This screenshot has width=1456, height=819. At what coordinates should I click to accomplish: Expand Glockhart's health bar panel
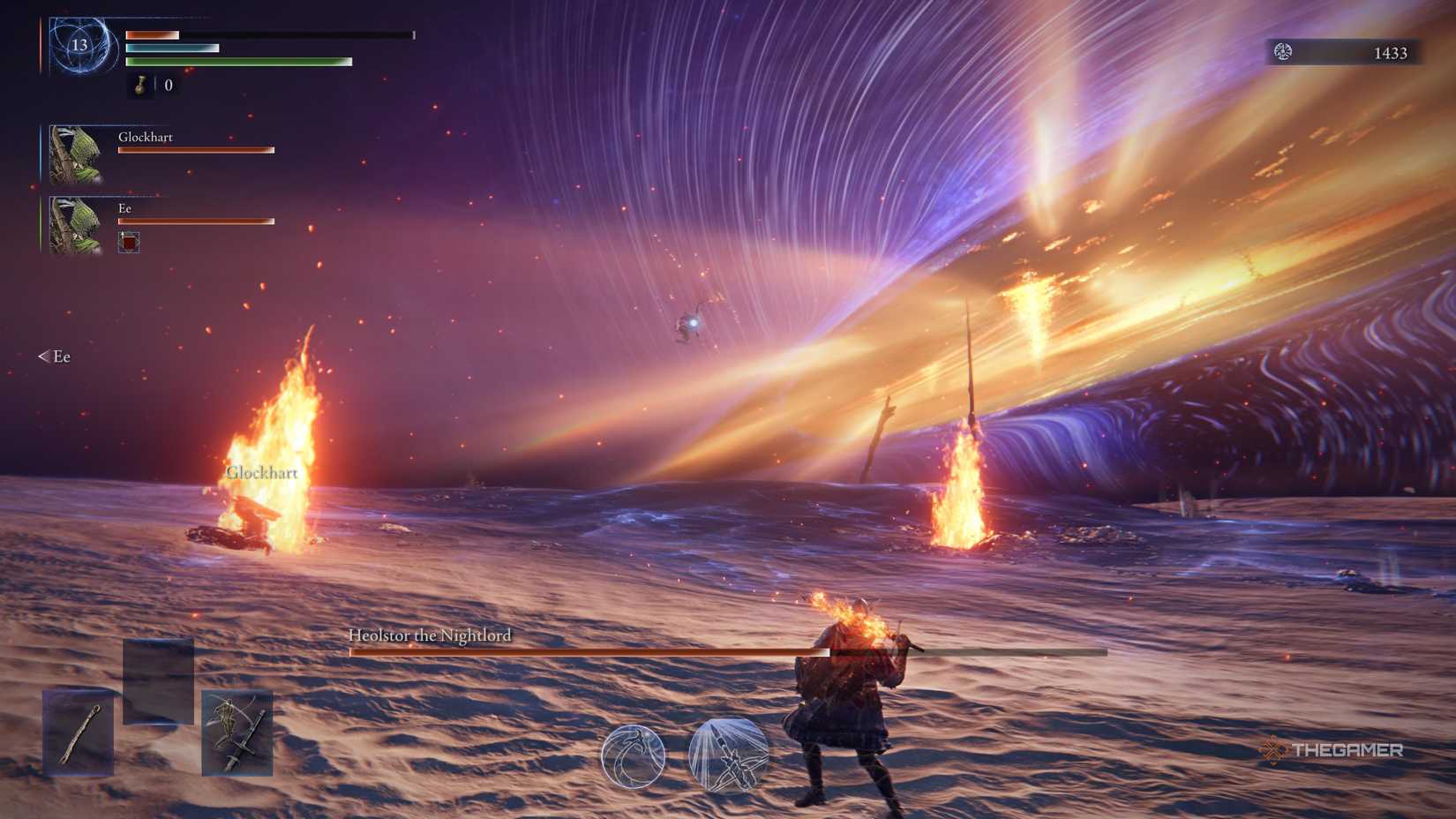[x=196, y=148]
